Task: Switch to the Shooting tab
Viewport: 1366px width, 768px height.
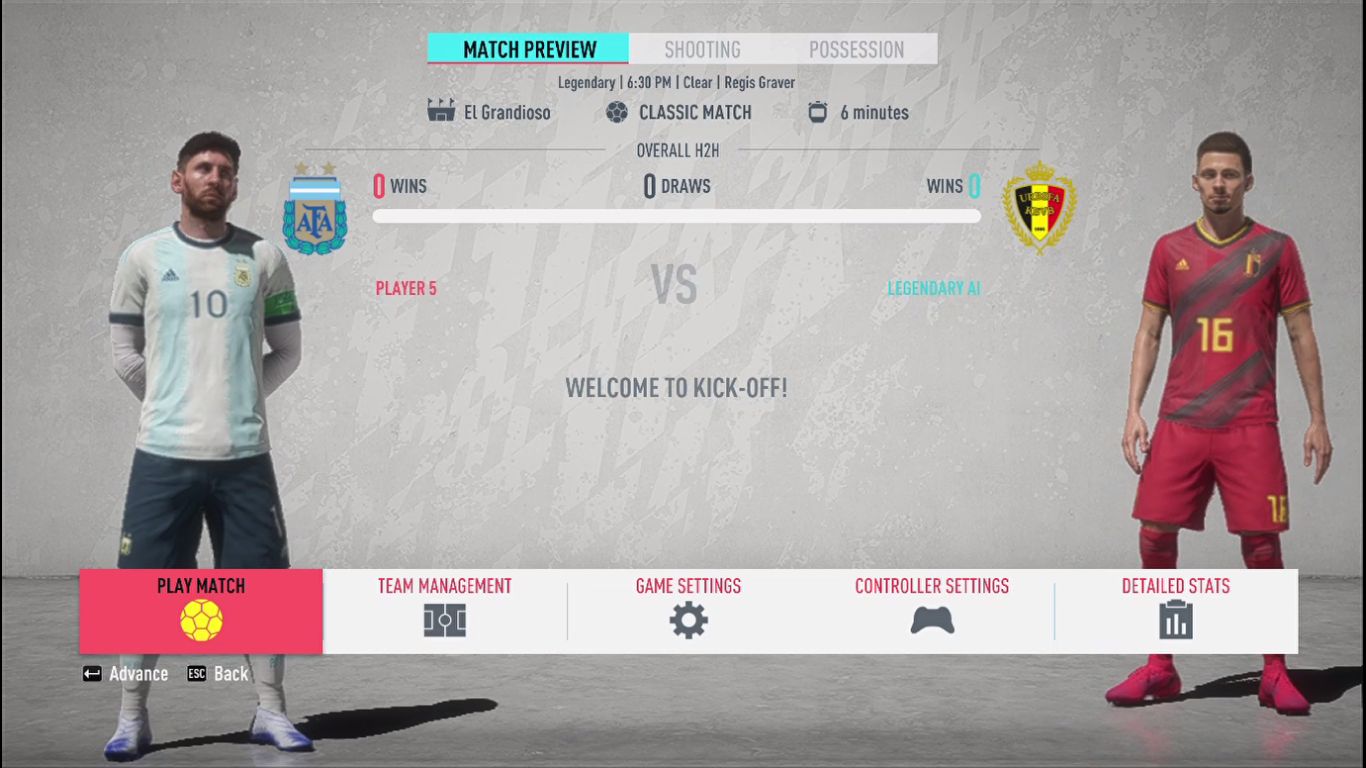Action: (702, 49)
